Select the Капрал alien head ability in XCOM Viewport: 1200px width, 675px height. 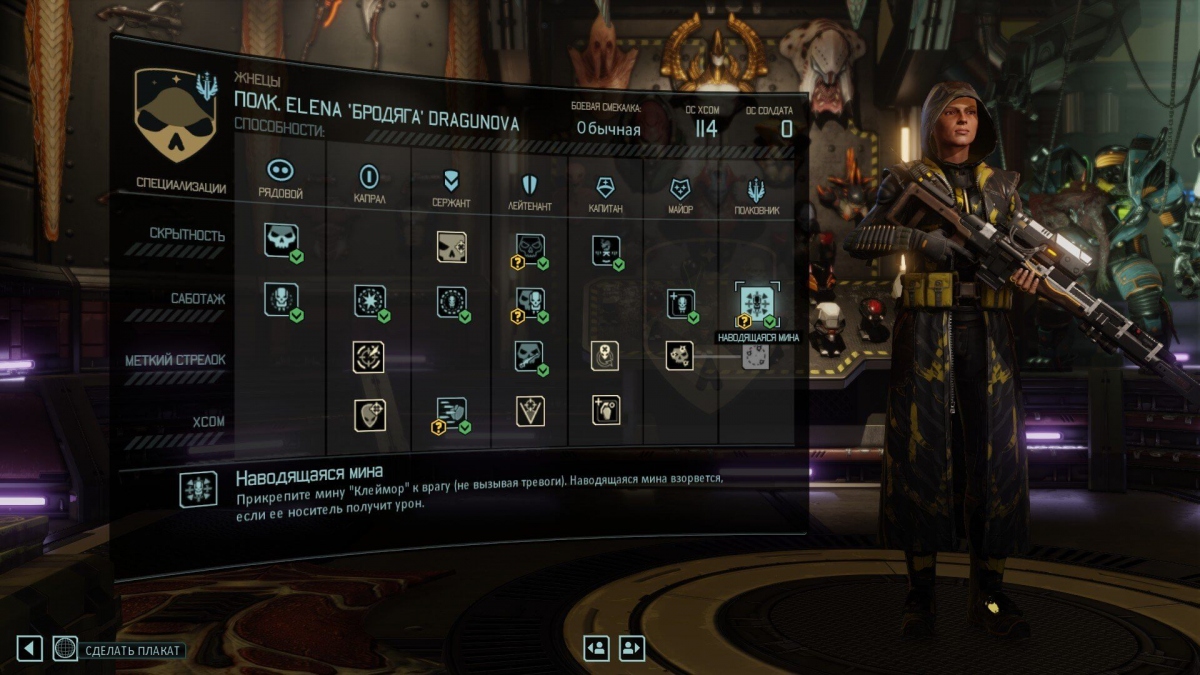pos(368,414)
